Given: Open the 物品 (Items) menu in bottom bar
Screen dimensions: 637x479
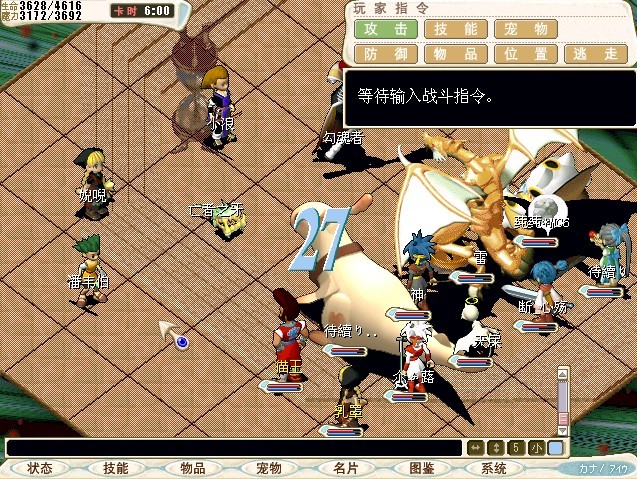Looking at the screenshot, I should tap(192, 468).
